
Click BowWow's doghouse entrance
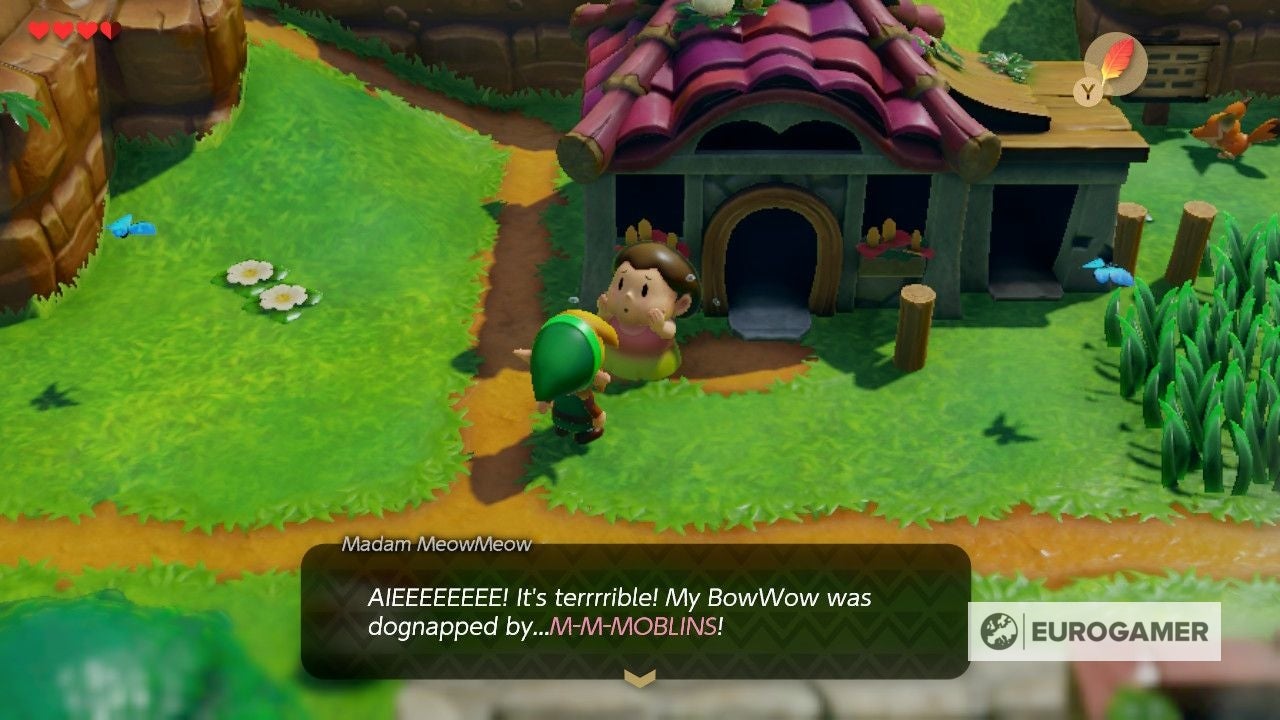770,250
